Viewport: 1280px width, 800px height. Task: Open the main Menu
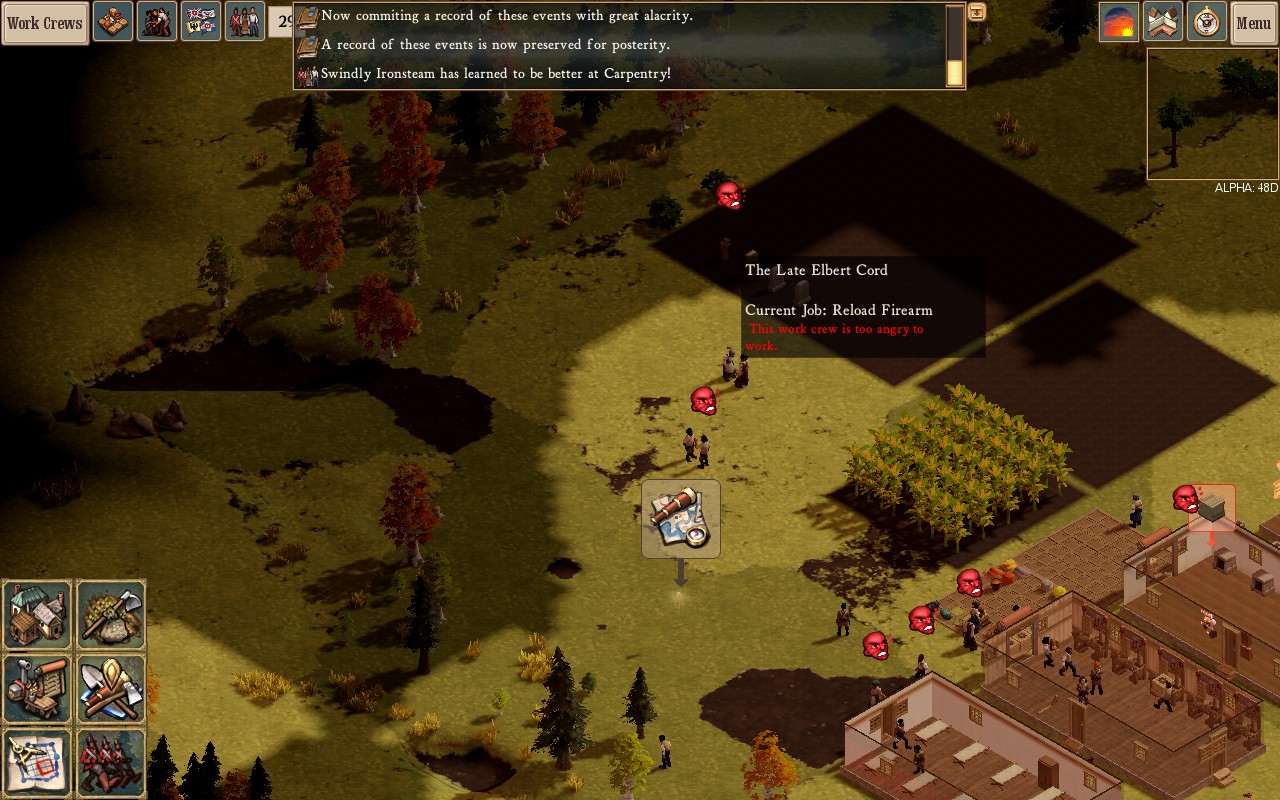[1253, 23]
